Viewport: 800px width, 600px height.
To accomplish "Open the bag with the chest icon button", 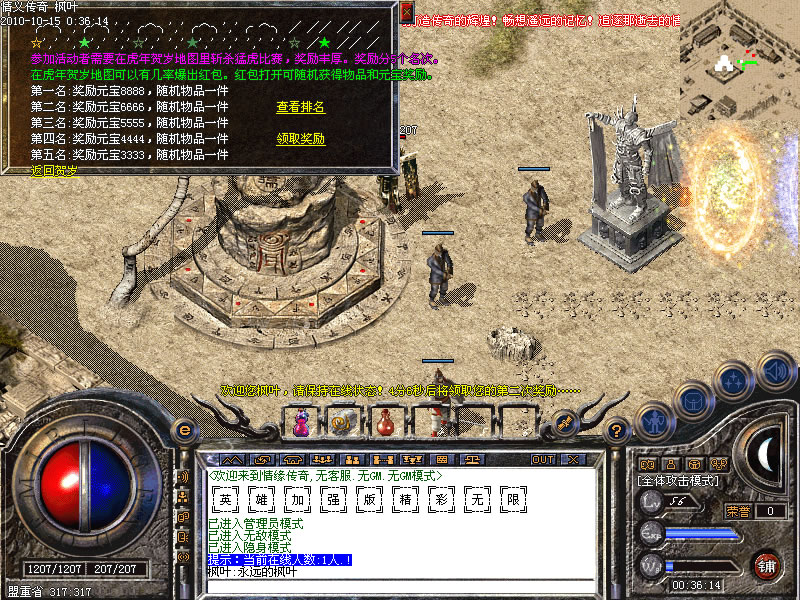I will (x=692, y=401).
